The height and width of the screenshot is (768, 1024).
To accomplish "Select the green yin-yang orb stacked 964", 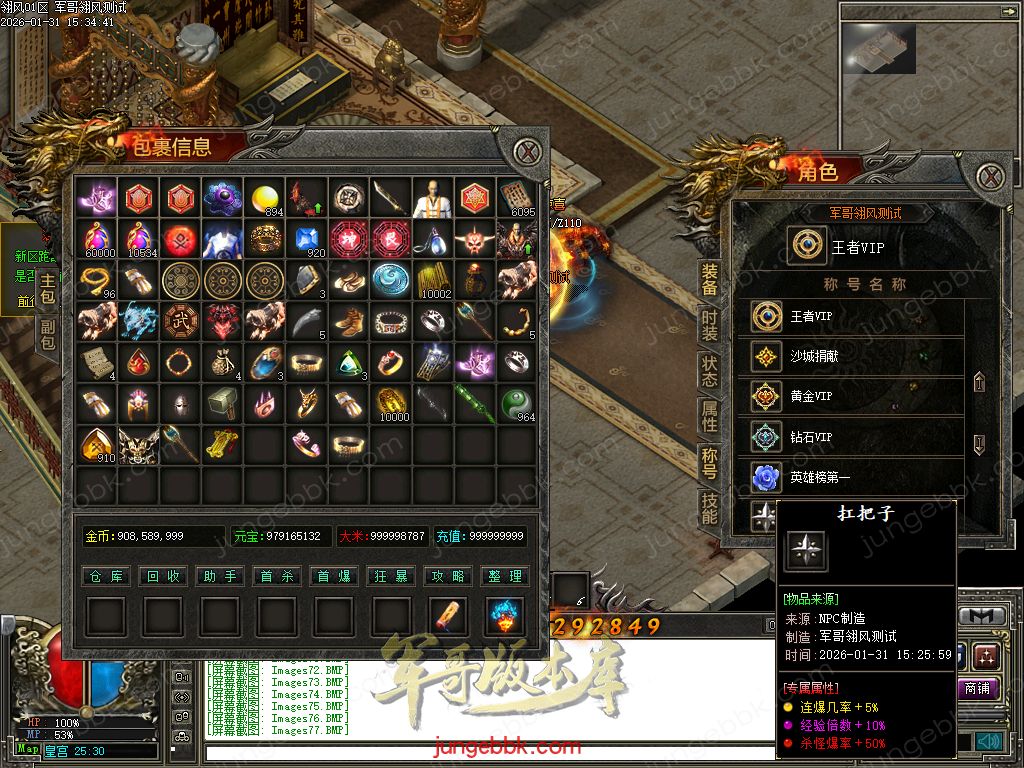I will point(517,403).
